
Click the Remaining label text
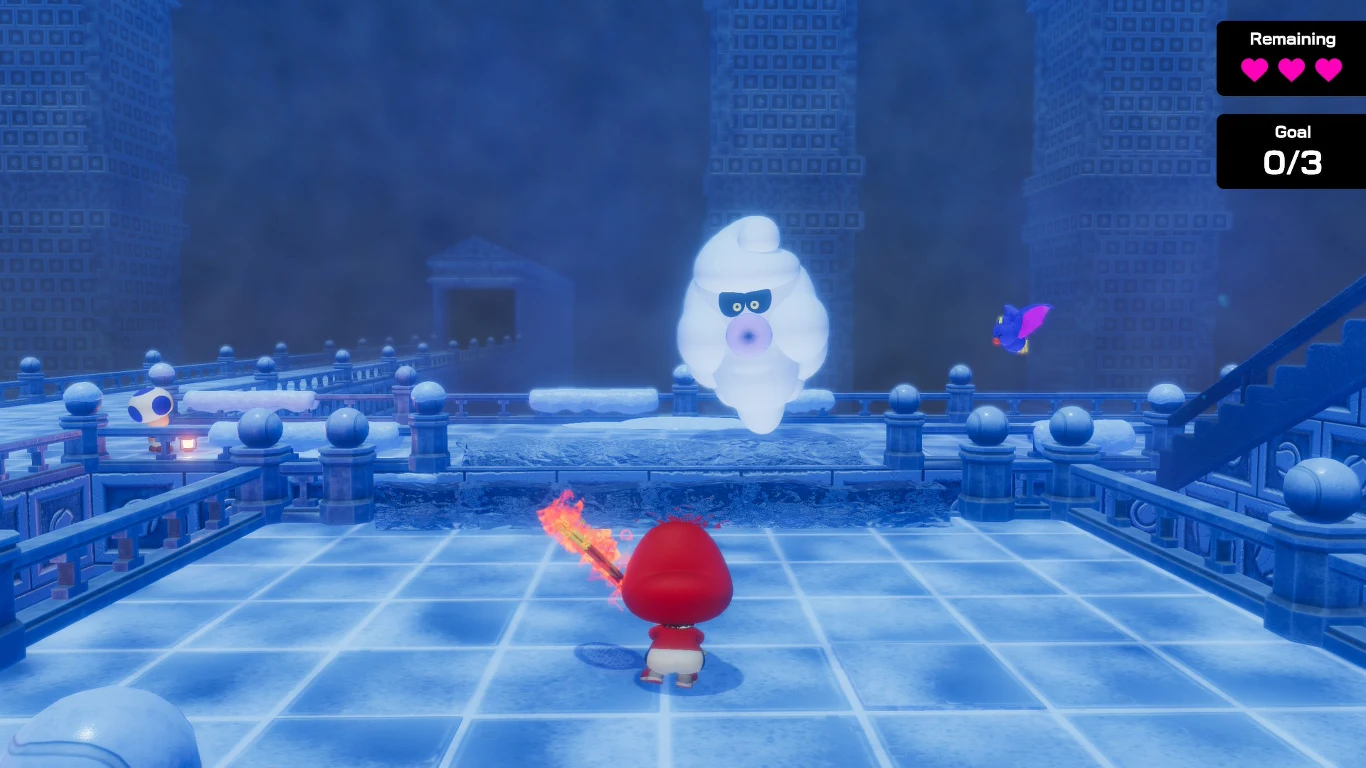click(x=1292, y=39)
